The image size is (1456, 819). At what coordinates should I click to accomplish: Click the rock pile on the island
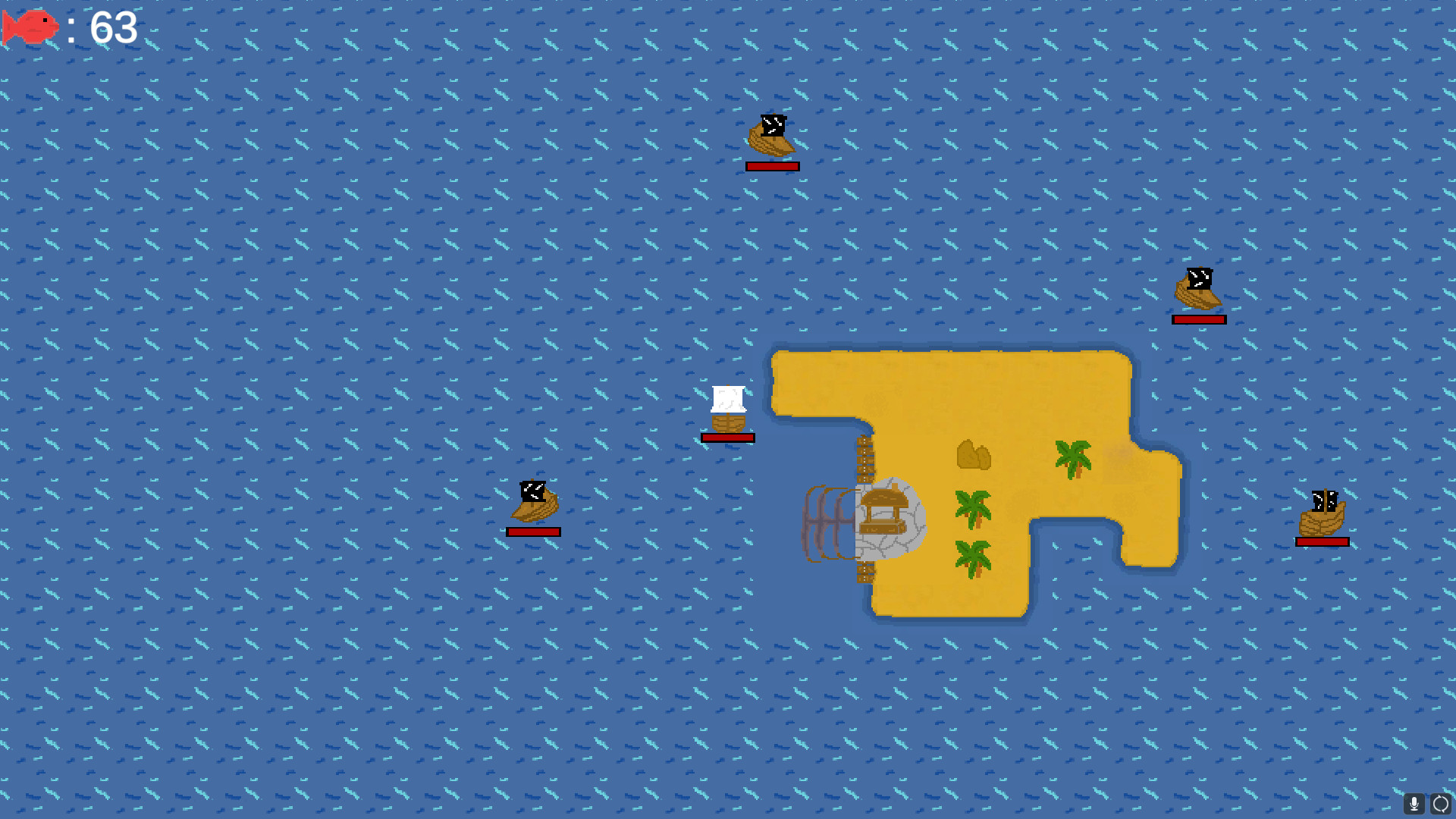[973, 455]
